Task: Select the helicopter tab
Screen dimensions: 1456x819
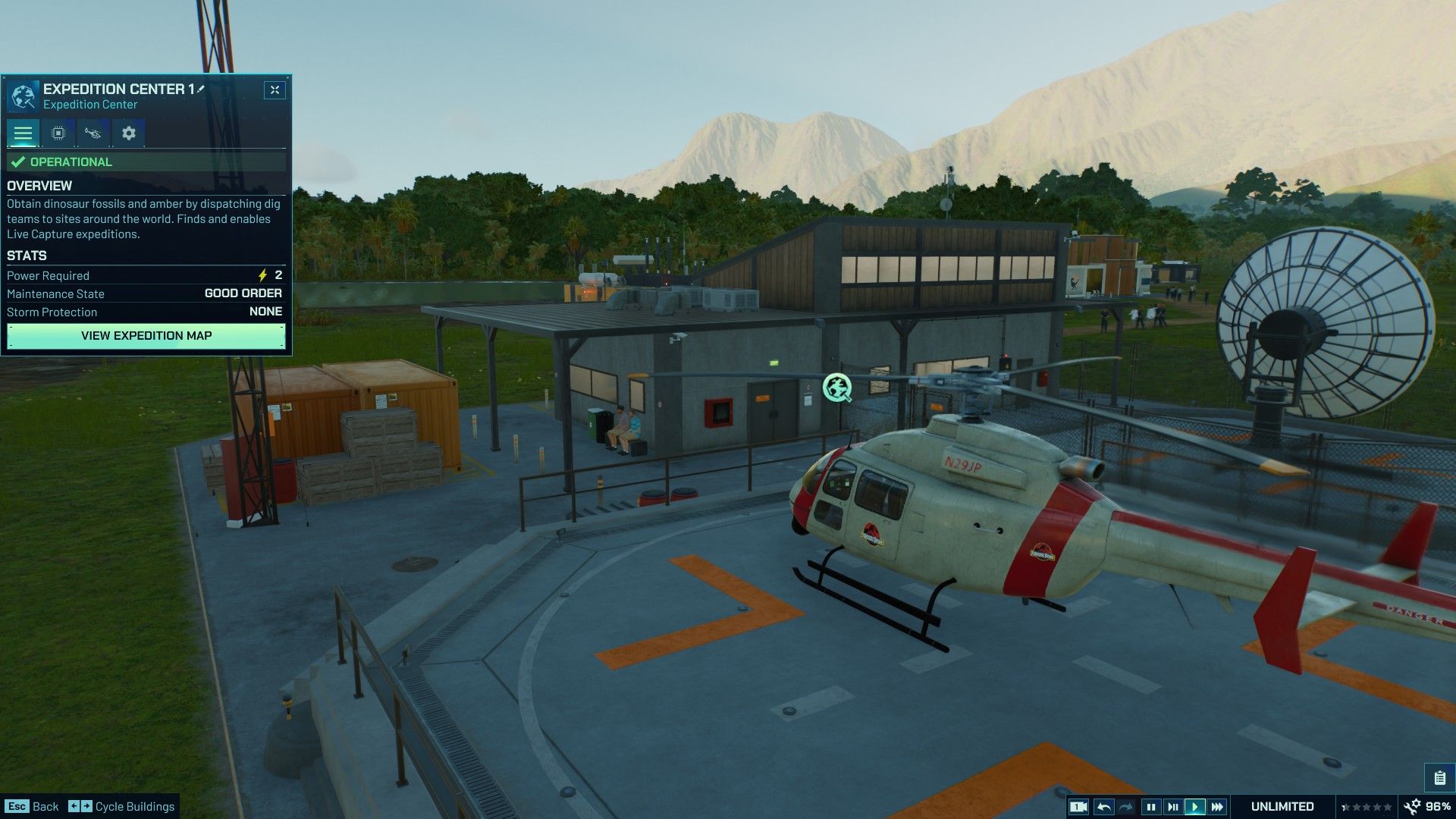Action: [x=93, y=133]
